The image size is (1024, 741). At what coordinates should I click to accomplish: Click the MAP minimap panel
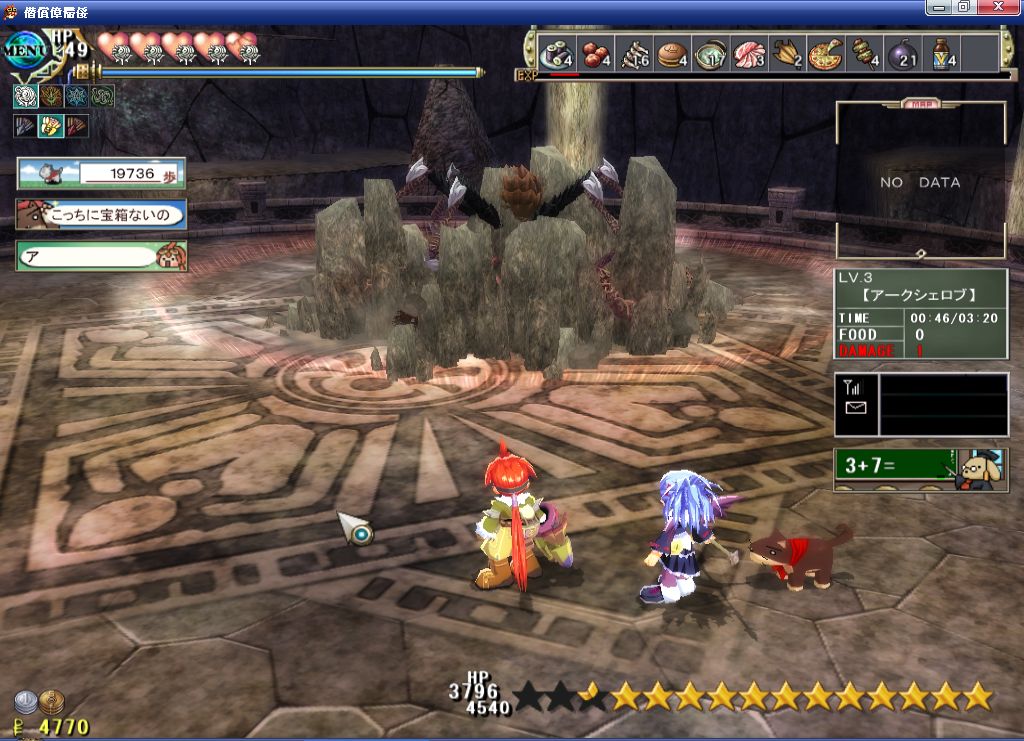pos(920,181)
